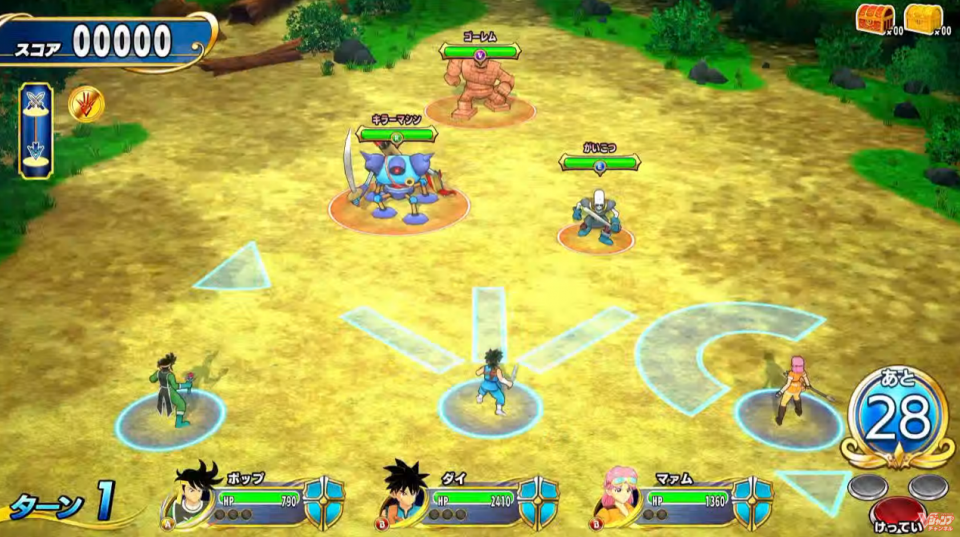This screenshot has width=960, height=537.
Task: Click the shield icon beside Maam's HP
Action: pyautogui.click(x=752, y=501)
